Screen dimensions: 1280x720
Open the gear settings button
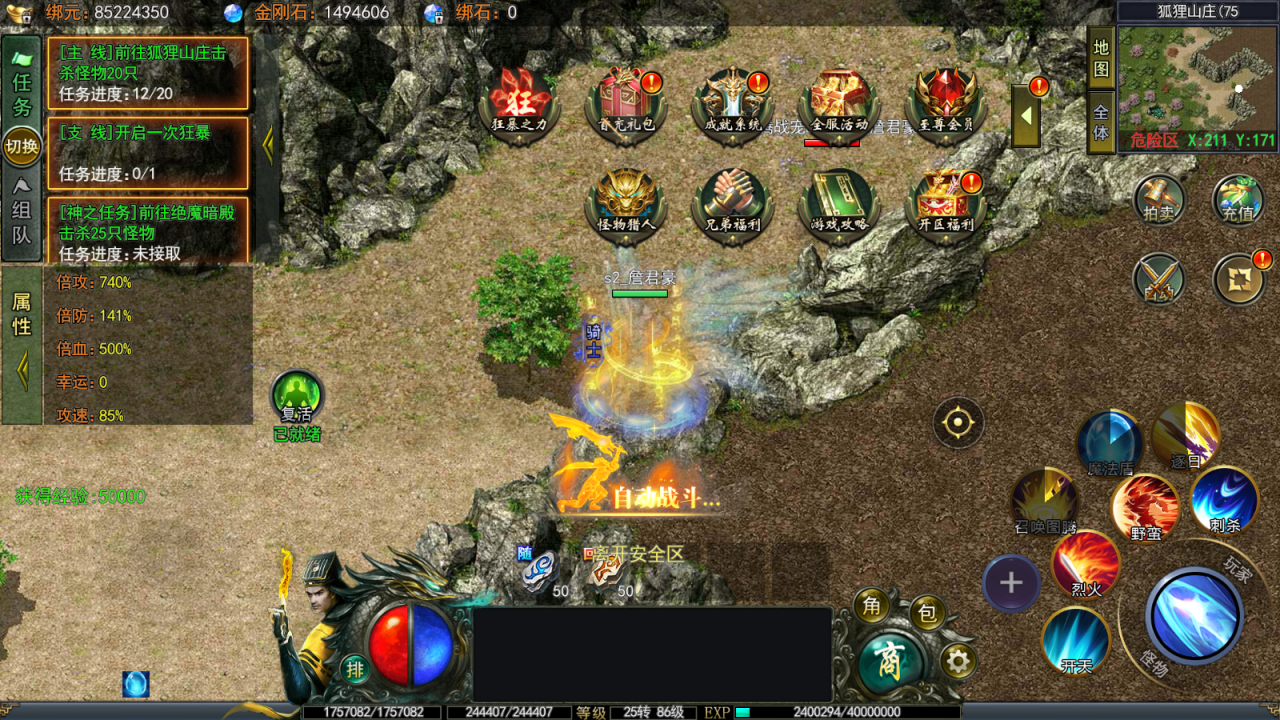pyautogui.click(x=958, y=661)
